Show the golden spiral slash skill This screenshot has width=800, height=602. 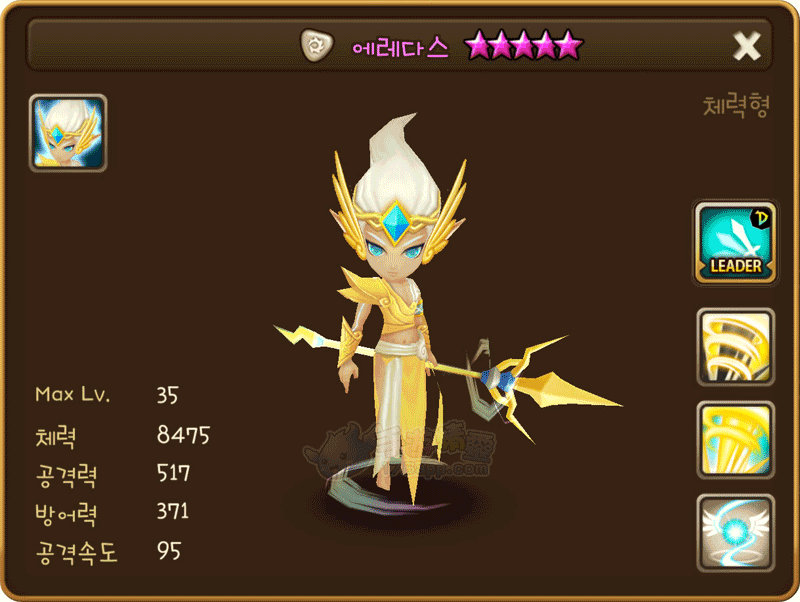click(x=735, y=347)
